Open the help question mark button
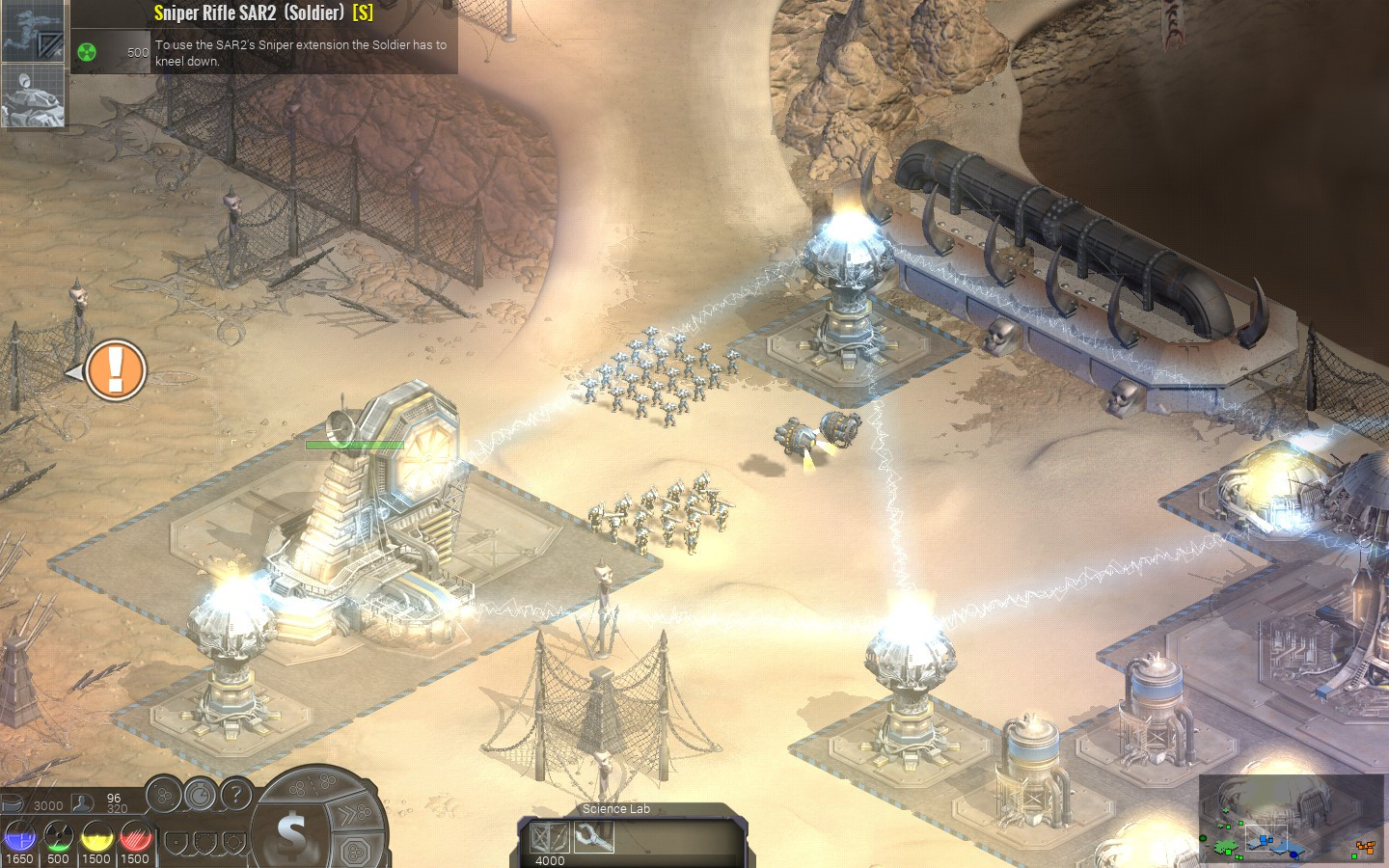 point(235,796)
